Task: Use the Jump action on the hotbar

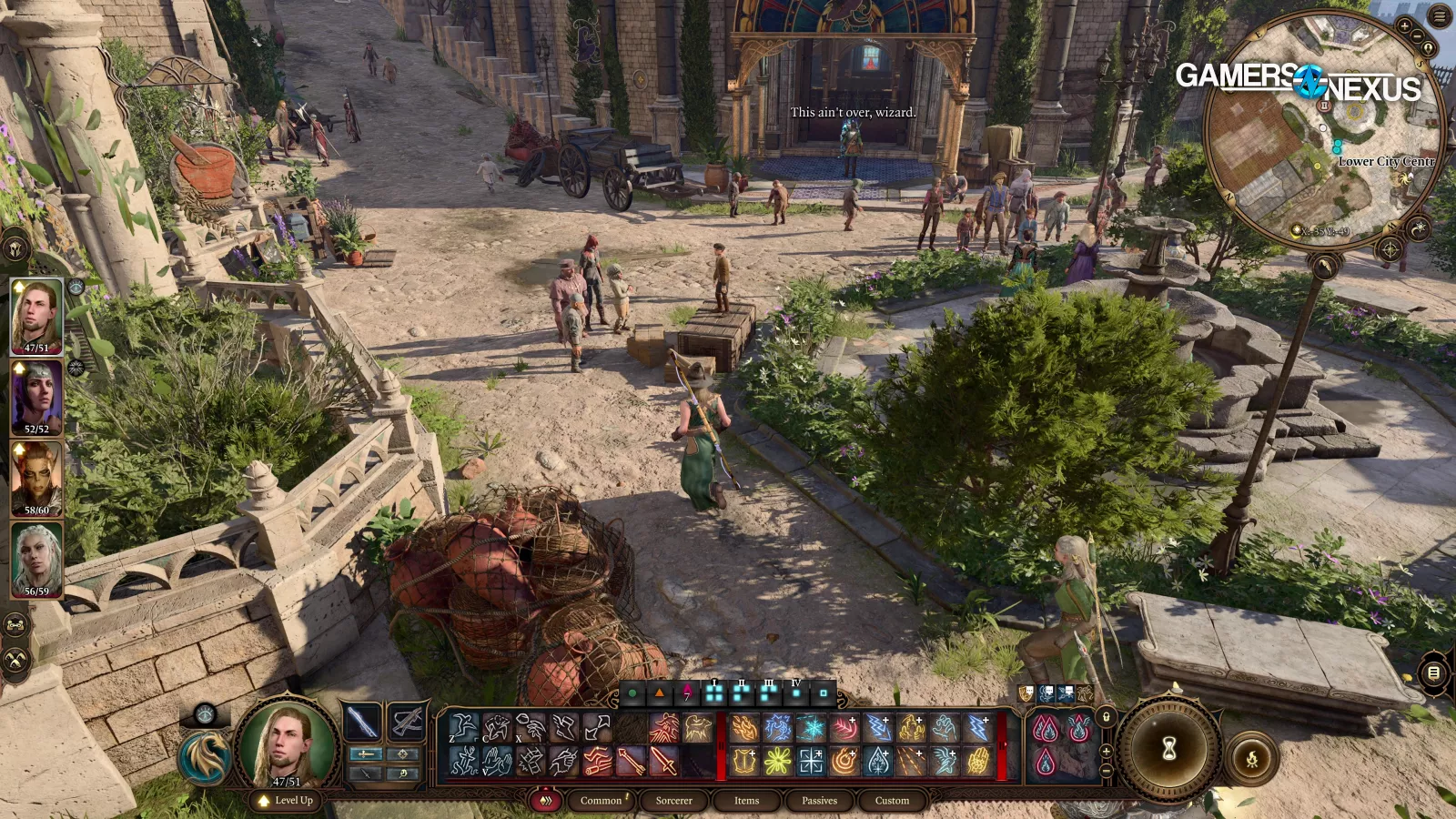Action: coord(464,728)
